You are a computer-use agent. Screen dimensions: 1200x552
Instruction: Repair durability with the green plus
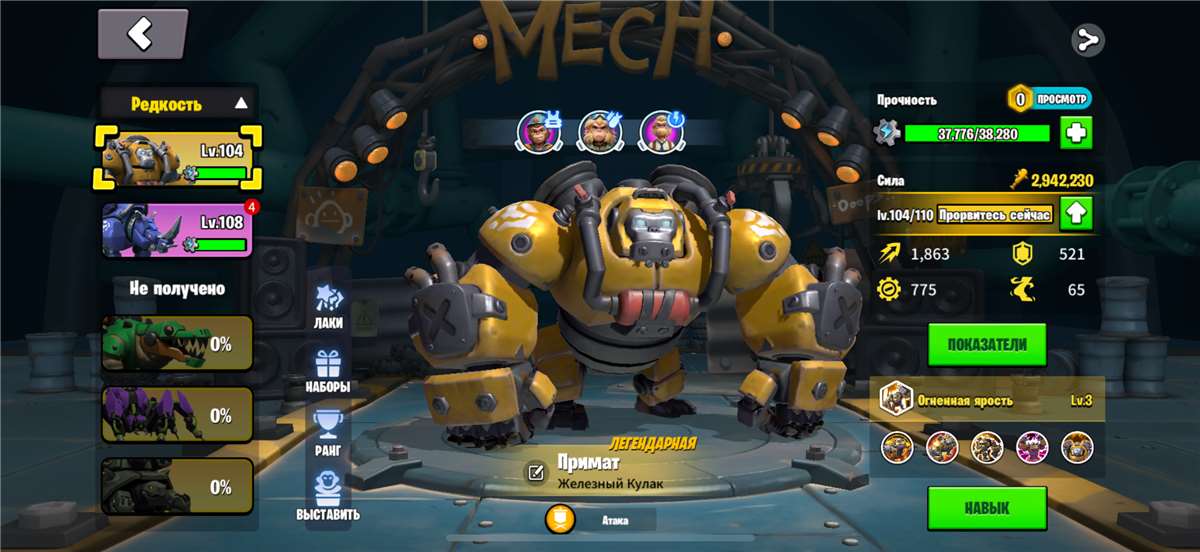1076,133
